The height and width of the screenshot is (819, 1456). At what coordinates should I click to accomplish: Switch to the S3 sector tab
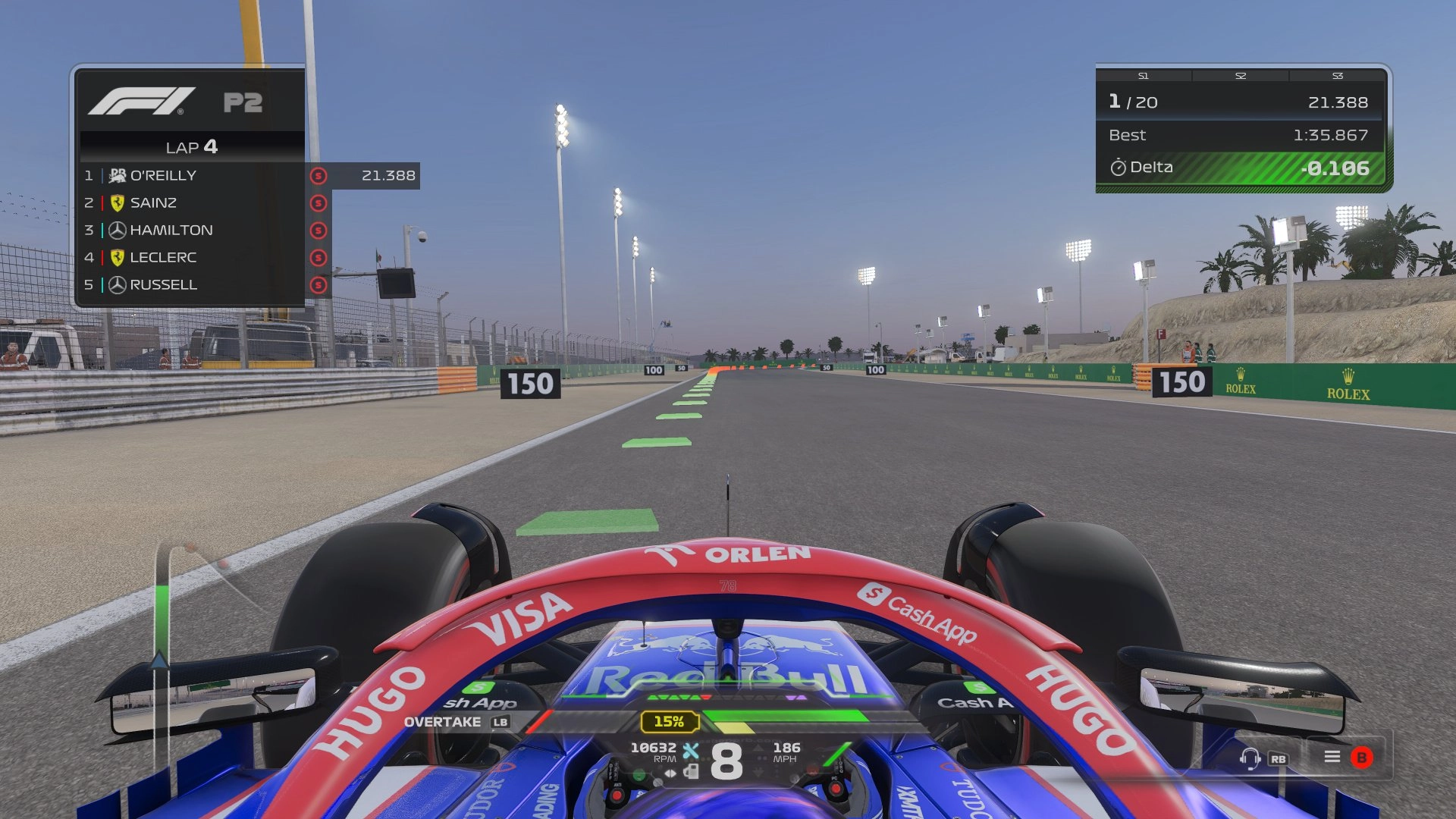point(1338,76)
